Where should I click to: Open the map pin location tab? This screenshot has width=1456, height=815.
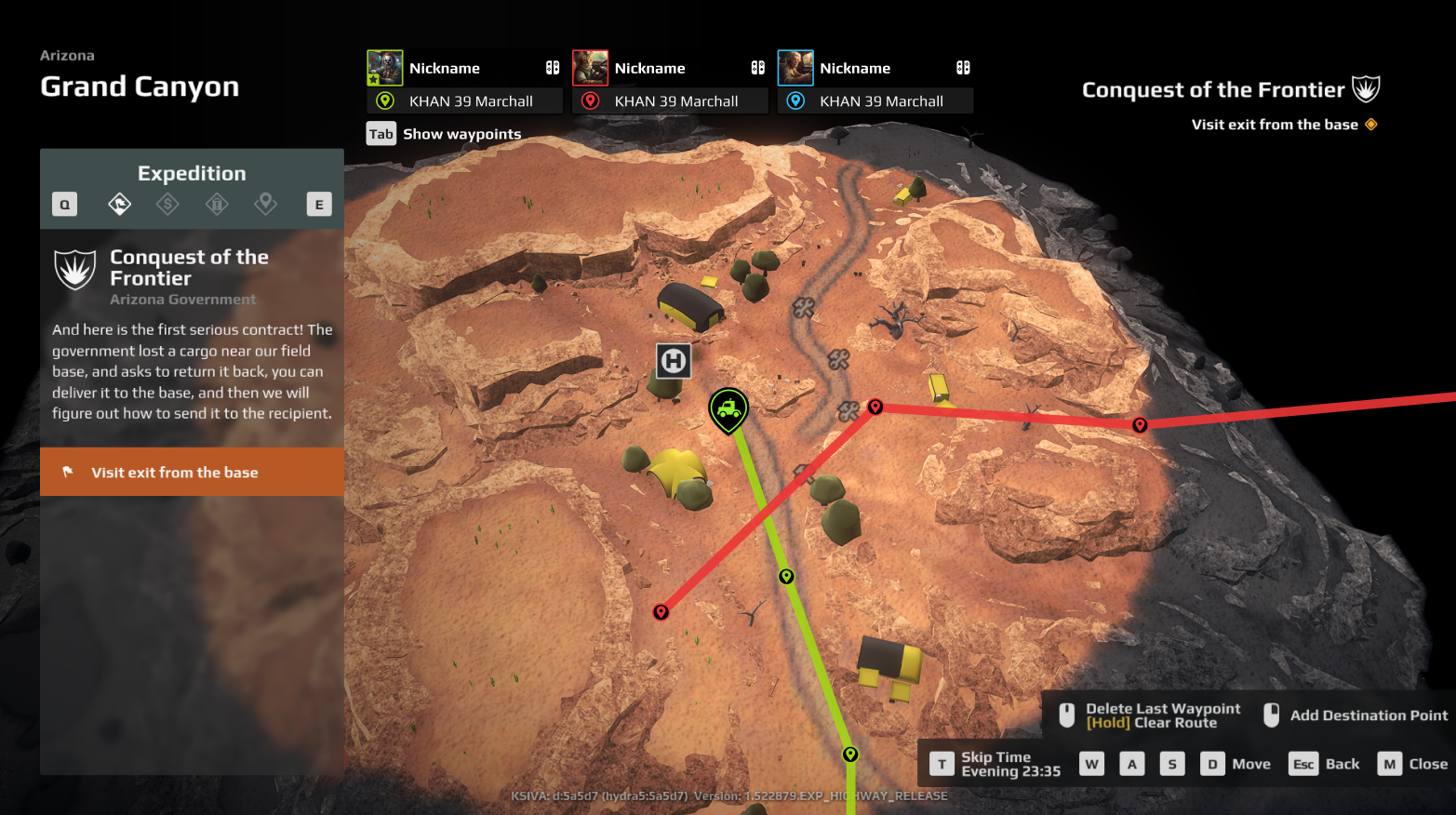266,204
